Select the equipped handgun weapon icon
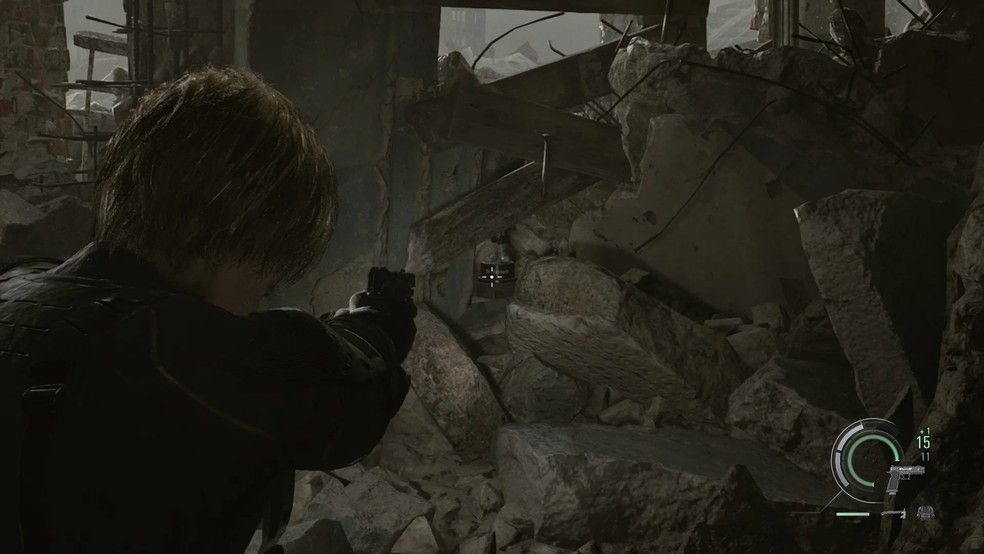 point(901,479)
